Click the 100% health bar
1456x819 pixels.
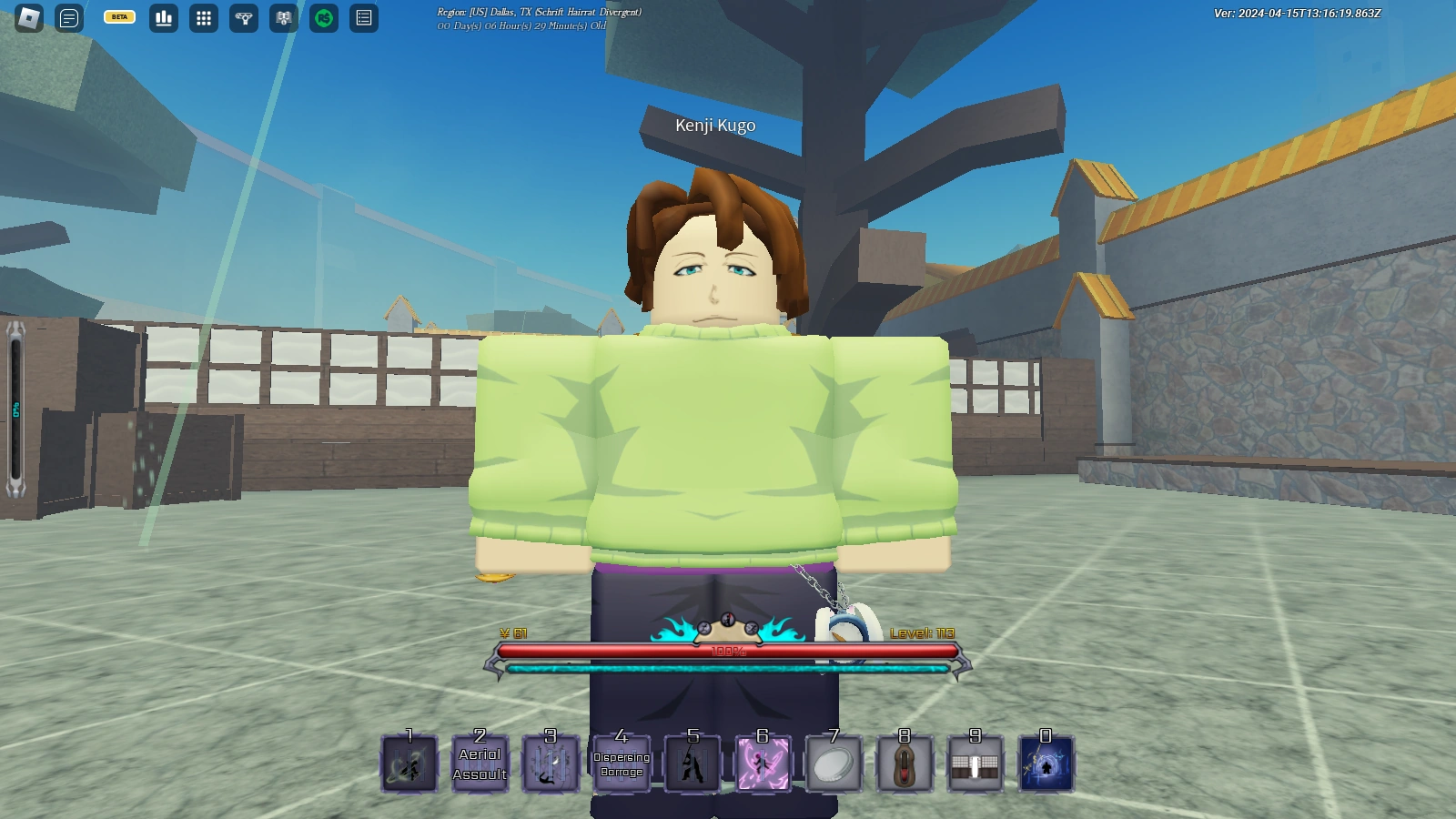[728, 650]
